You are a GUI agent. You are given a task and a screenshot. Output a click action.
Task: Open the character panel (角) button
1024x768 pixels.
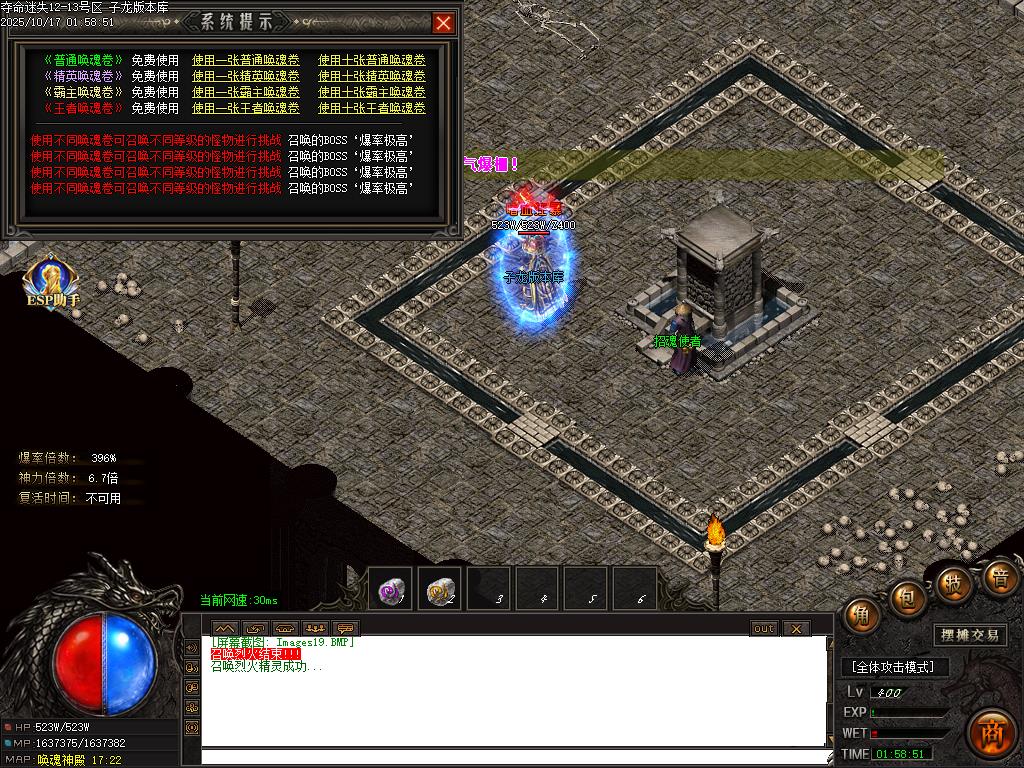point(862,615)
